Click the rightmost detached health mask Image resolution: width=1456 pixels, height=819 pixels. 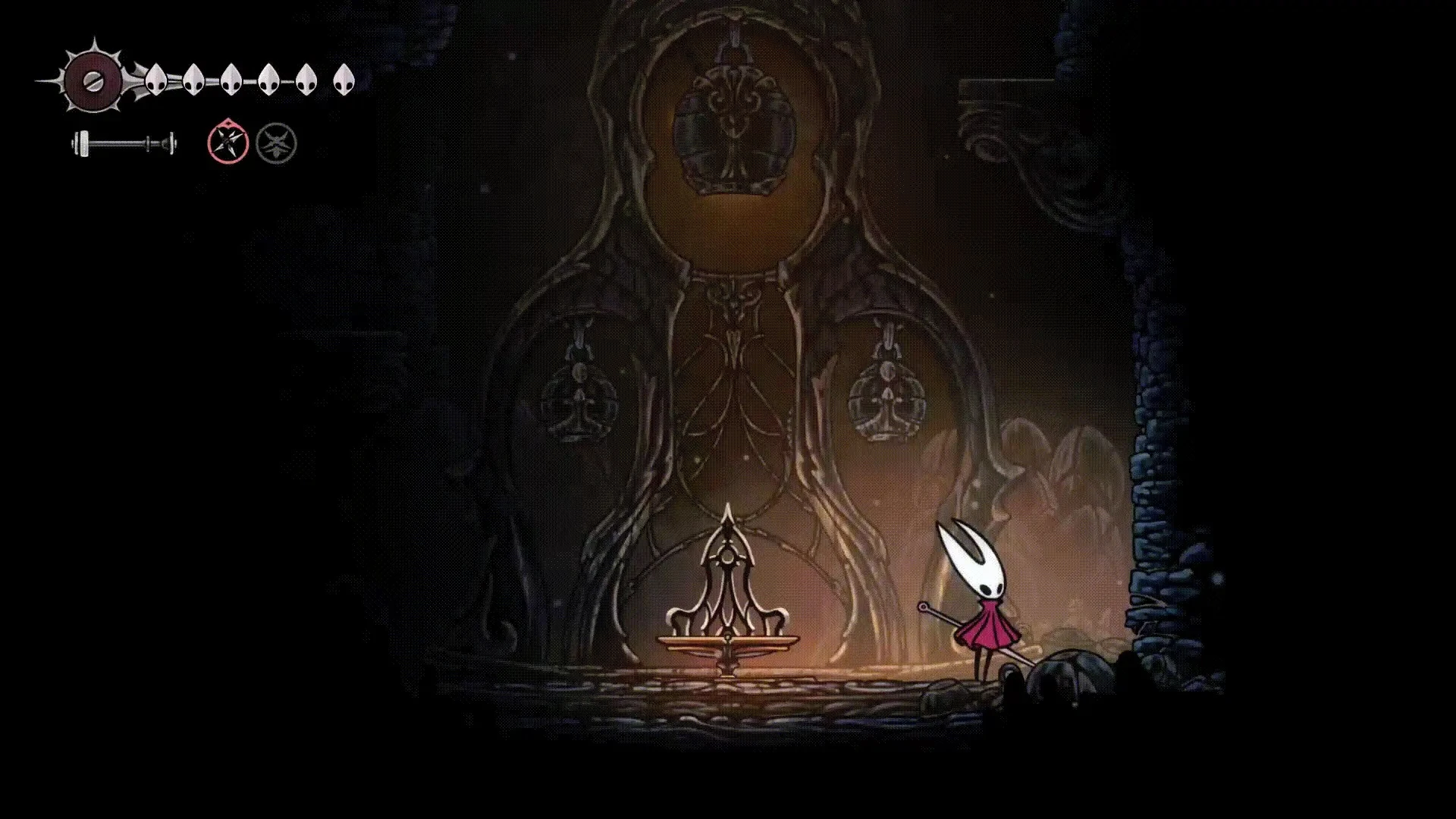(343, 81)
